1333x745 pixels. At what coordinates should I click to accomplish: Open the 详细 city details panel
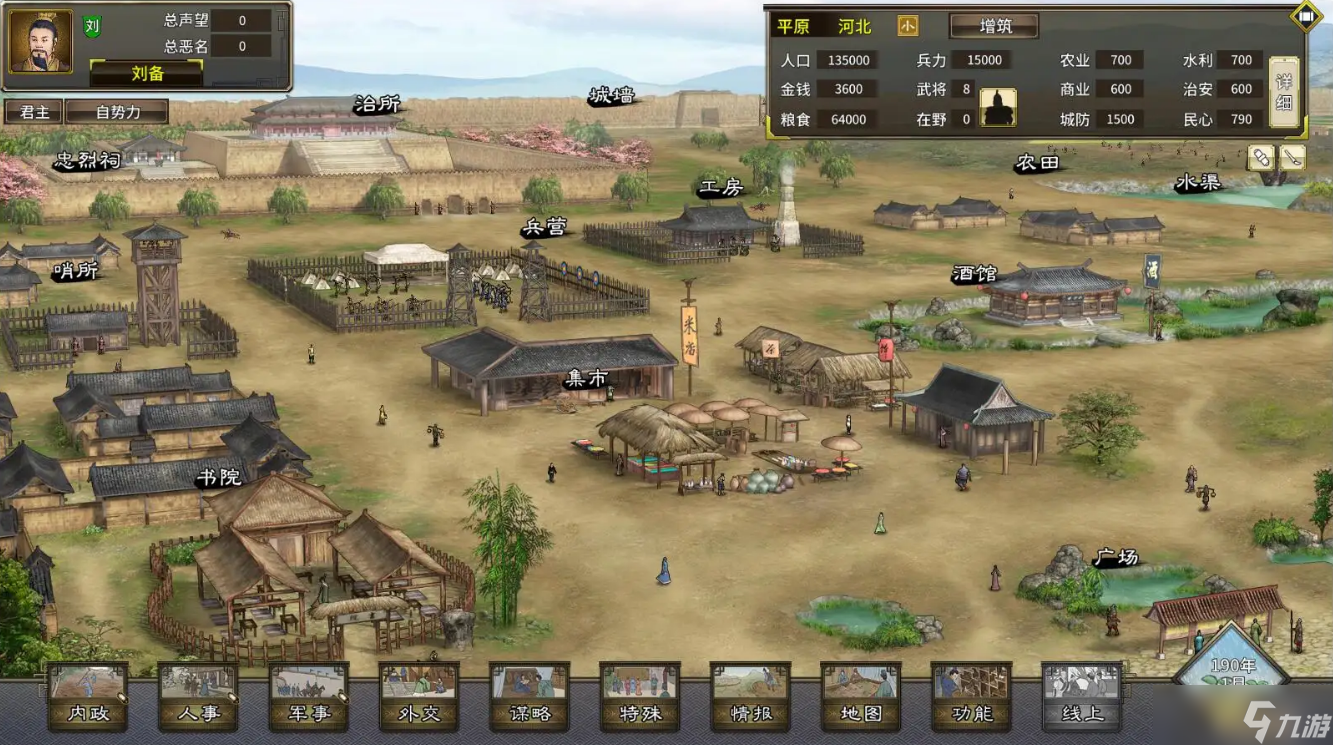click(x=1284, y=92)
